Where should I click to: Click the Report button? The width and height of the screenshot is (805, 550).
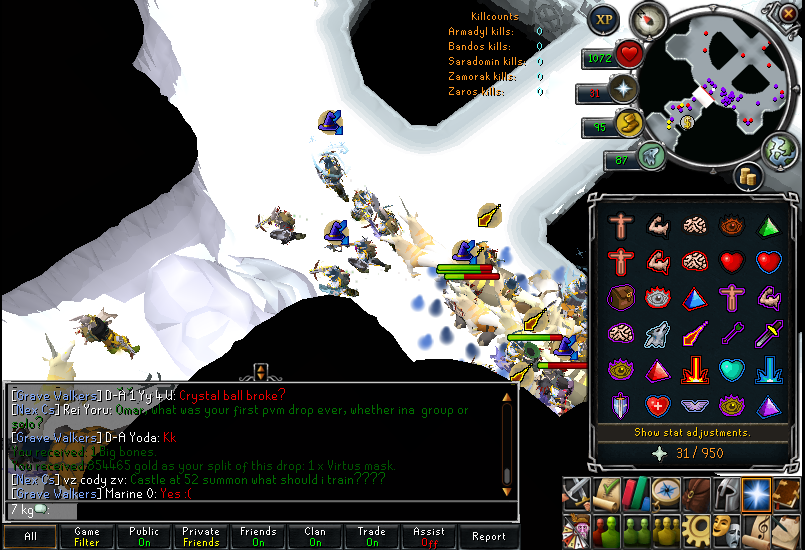(x=489, y=537)
